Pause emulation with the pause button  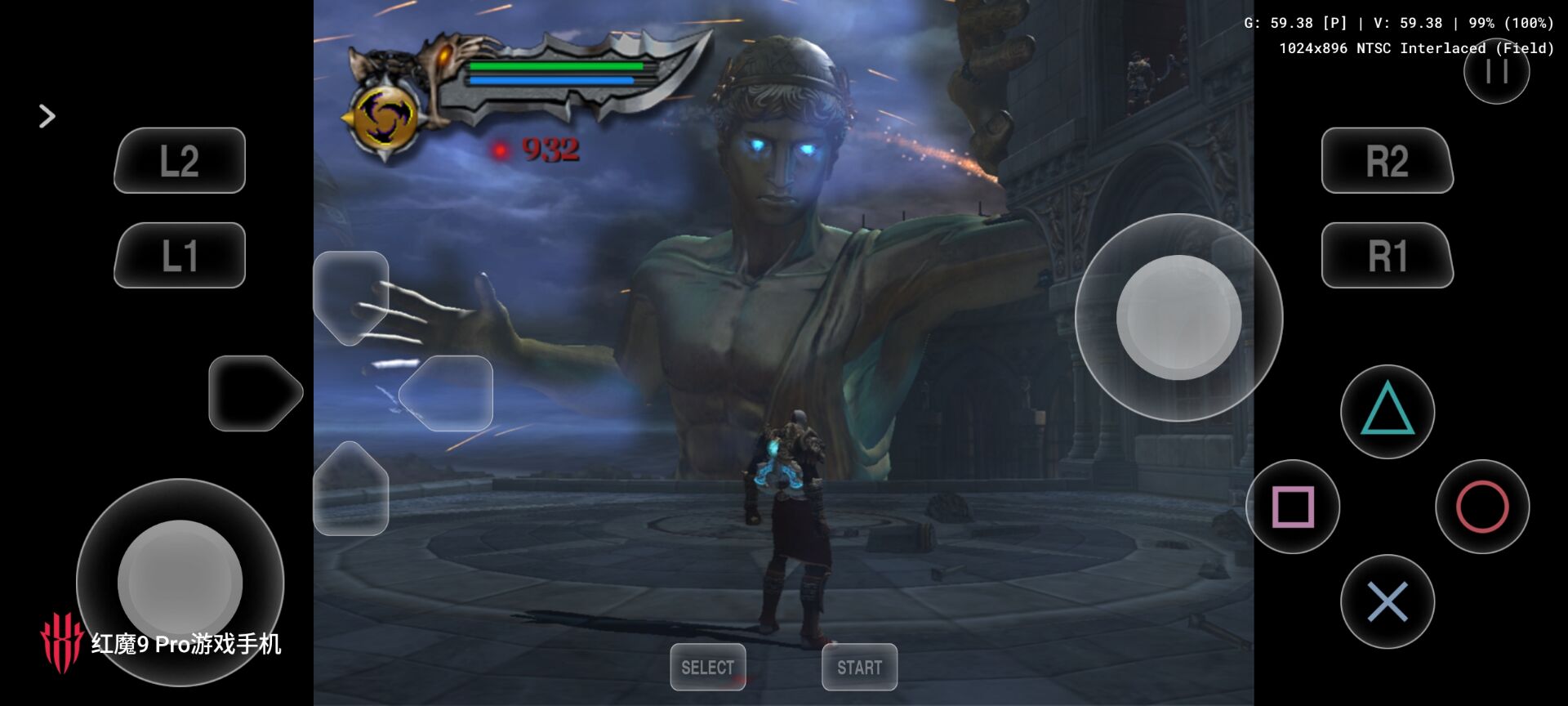(x=1496, y=72)
